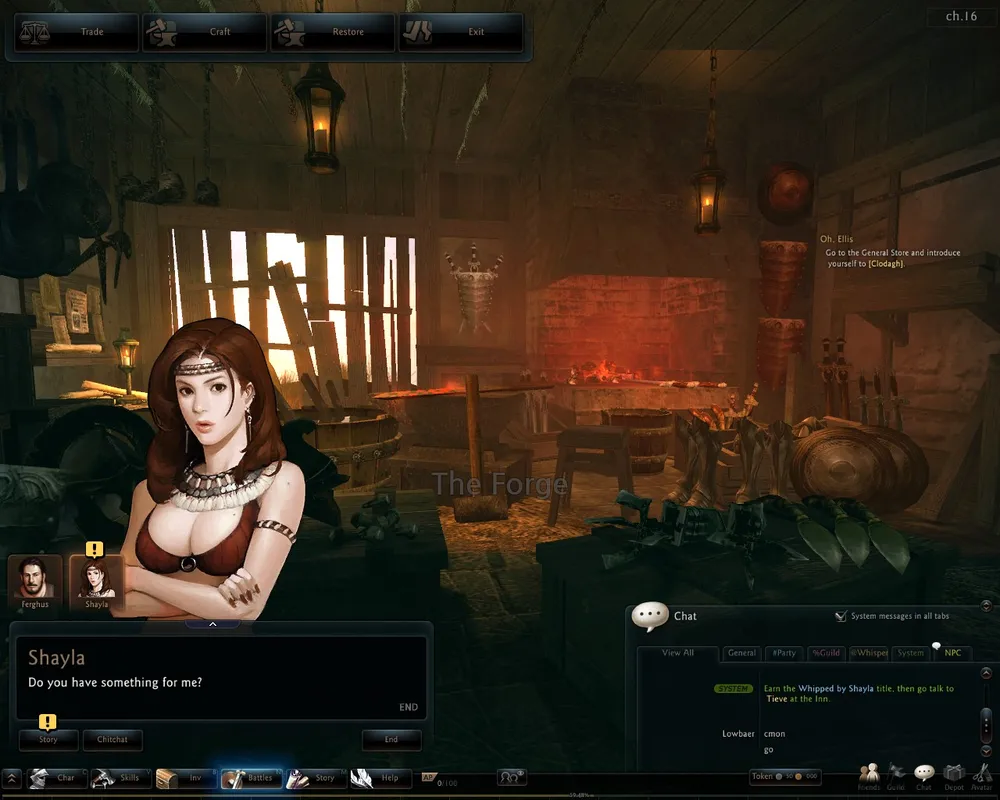1000x800 pixels.
Task: Open the Inv inventory
Action: tap(185, 778)
